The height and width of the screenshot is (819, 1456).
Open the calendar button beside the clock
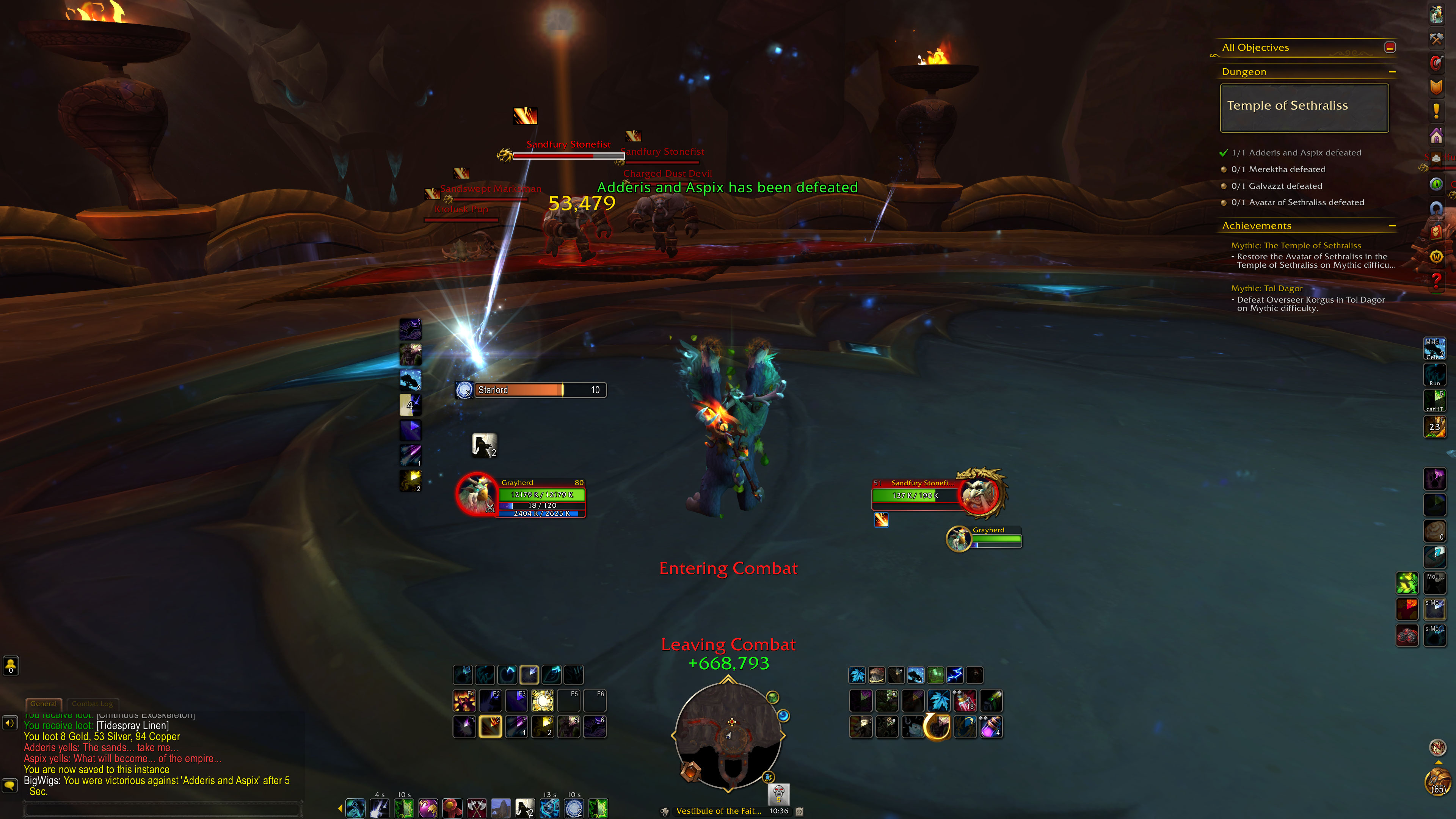point(799,811)
